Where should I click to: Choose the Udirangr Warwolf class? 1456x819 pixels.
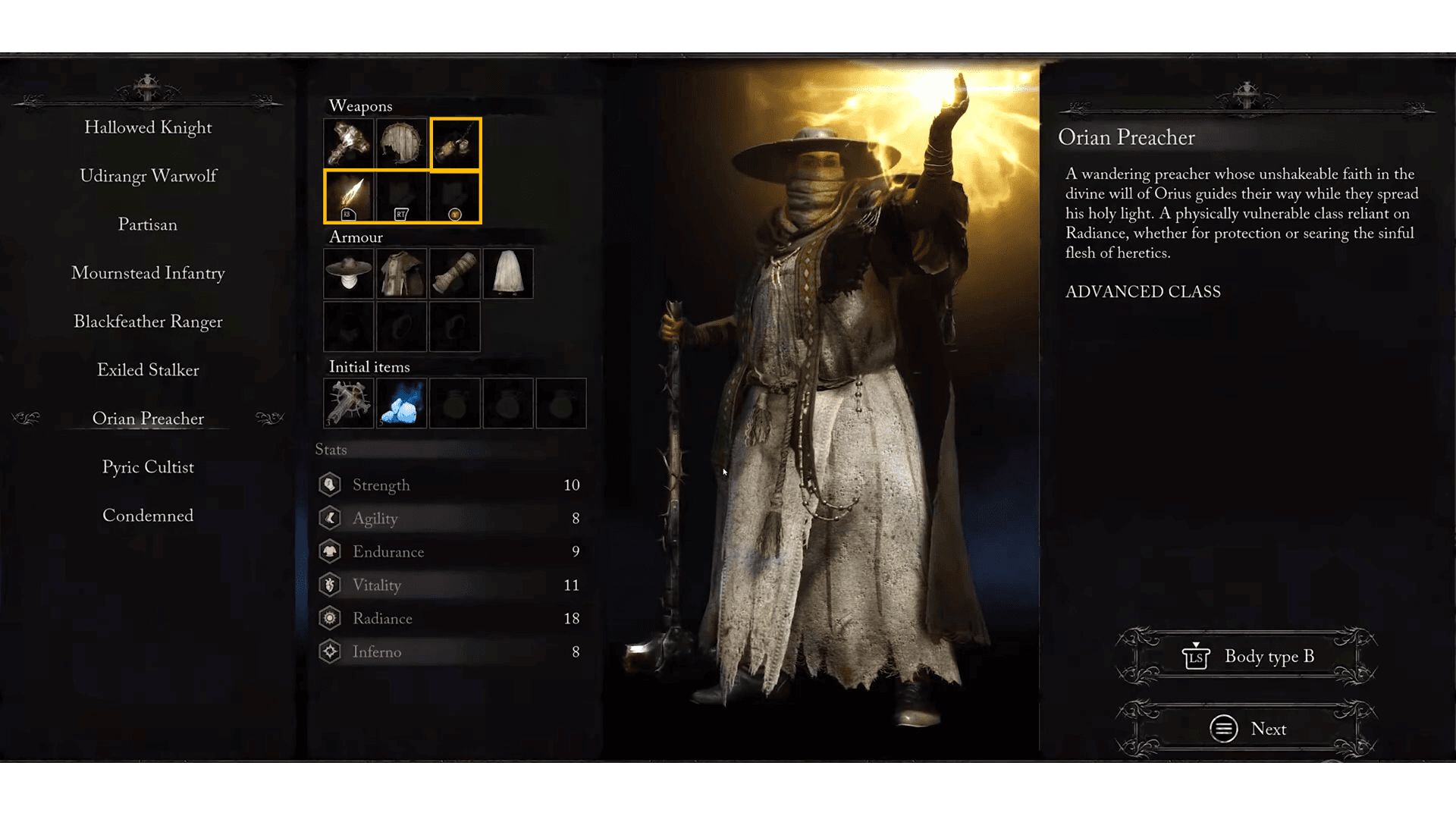pos(148,176)
